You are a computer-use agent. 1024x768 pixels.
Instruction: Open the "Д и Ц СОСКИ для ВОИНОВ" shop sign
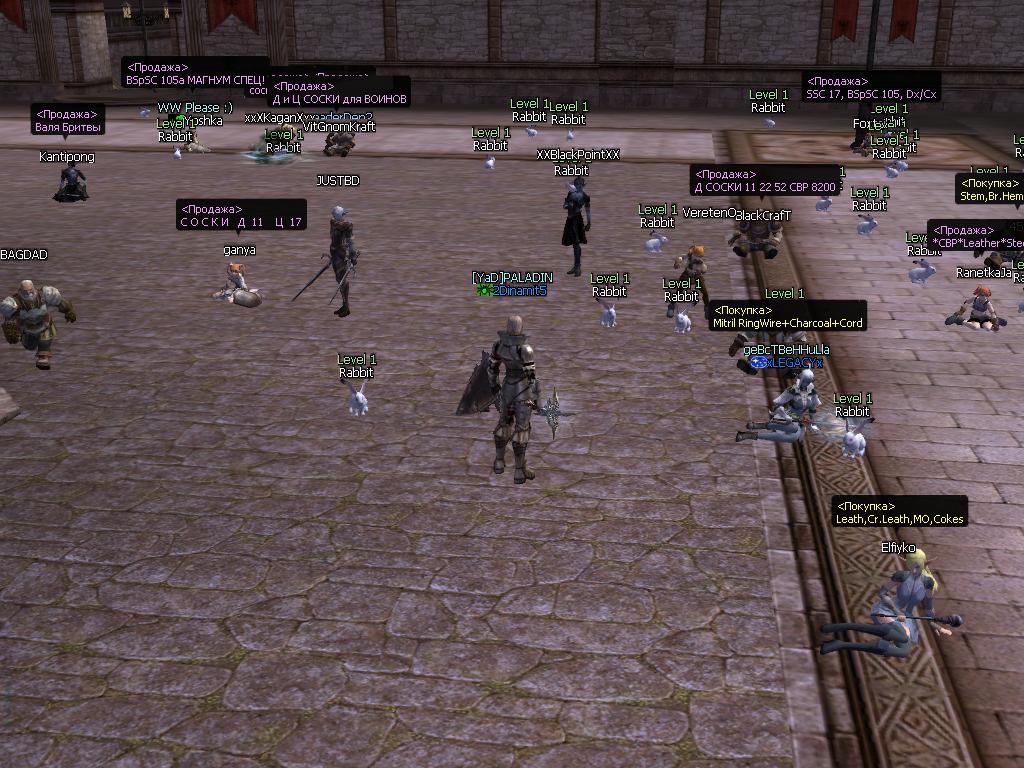(x=340, y=93)
